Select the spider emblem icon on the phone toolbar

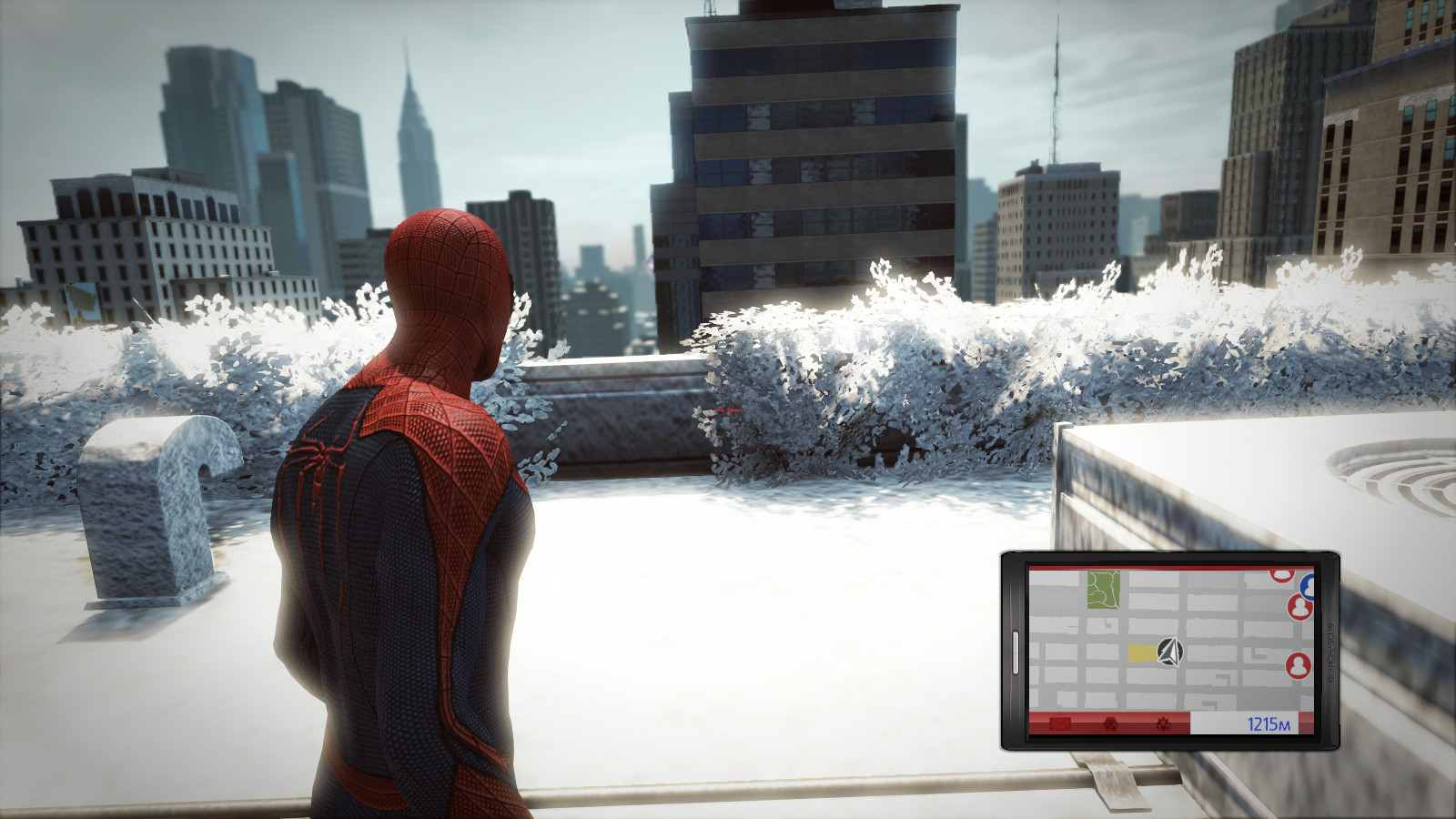point(1110,724)
